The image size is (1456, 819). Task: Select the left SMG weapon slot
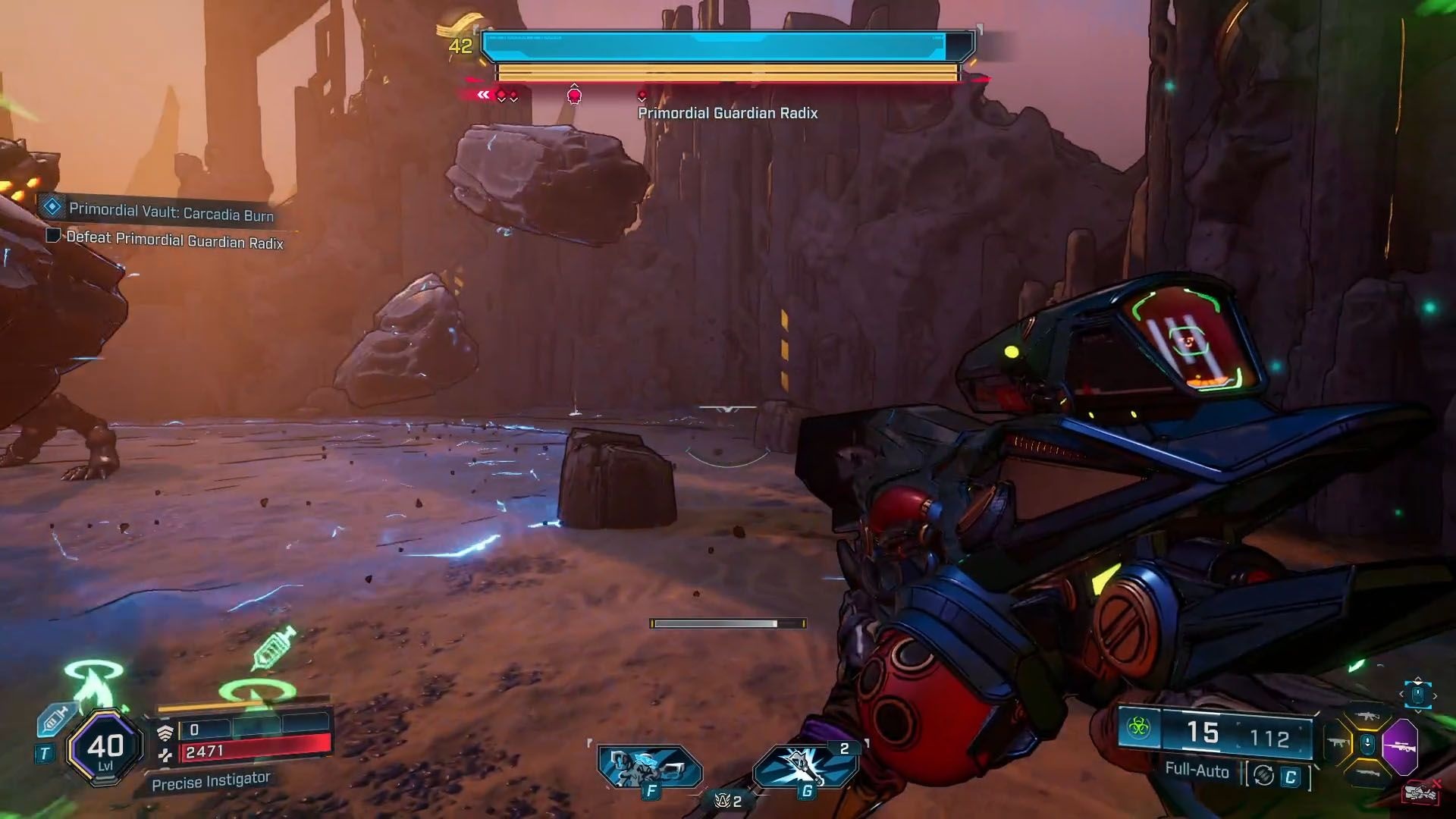(x=1338, y=743)
